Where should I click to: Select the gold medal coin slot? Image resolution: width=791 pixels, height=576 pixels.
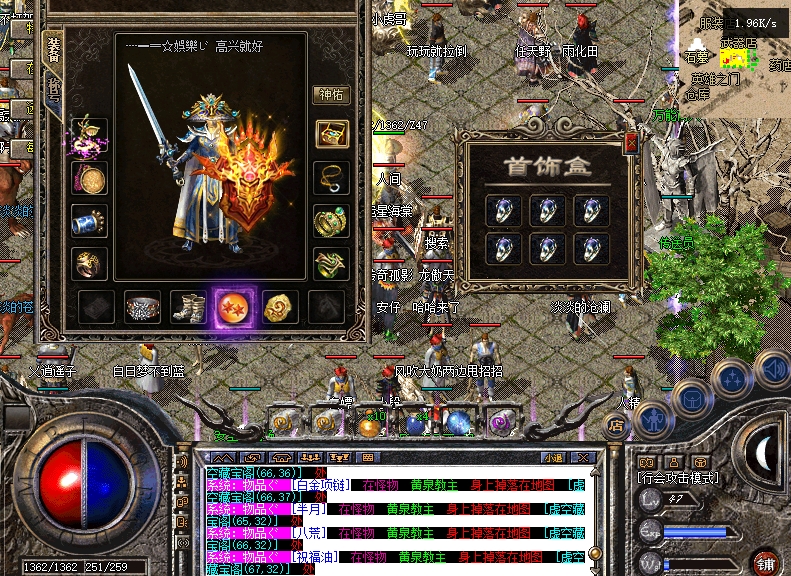pos(89,179)
